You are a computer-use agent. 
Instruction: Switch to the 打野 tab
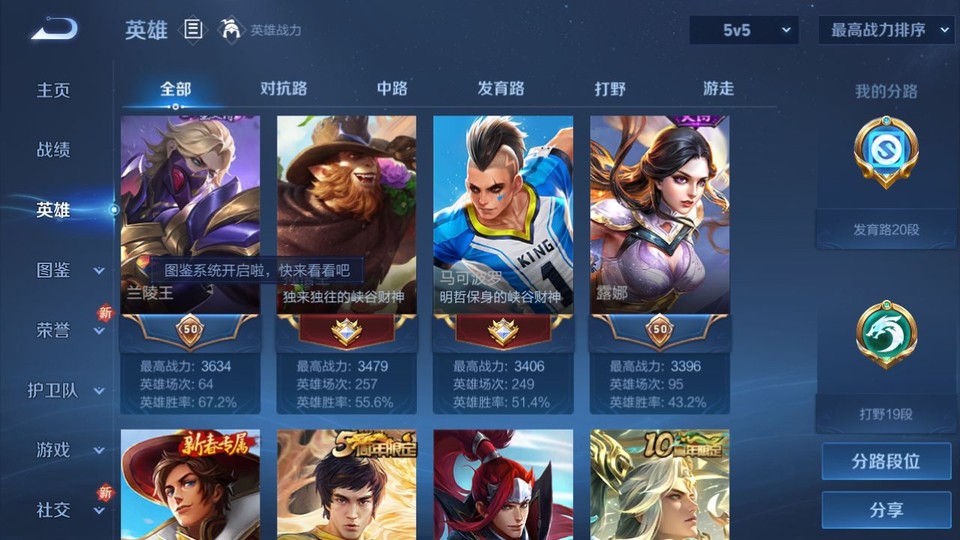coord(610,88)
